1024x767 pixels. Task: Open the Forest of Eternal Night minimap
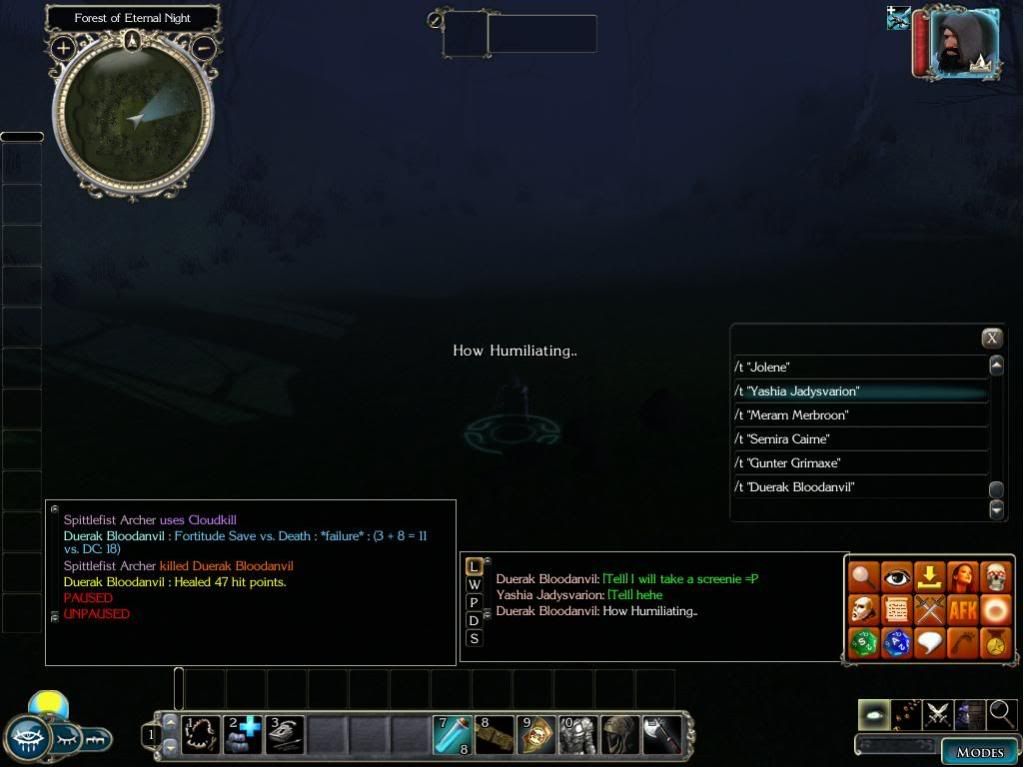pyautogui.click(x=133, y=112)
